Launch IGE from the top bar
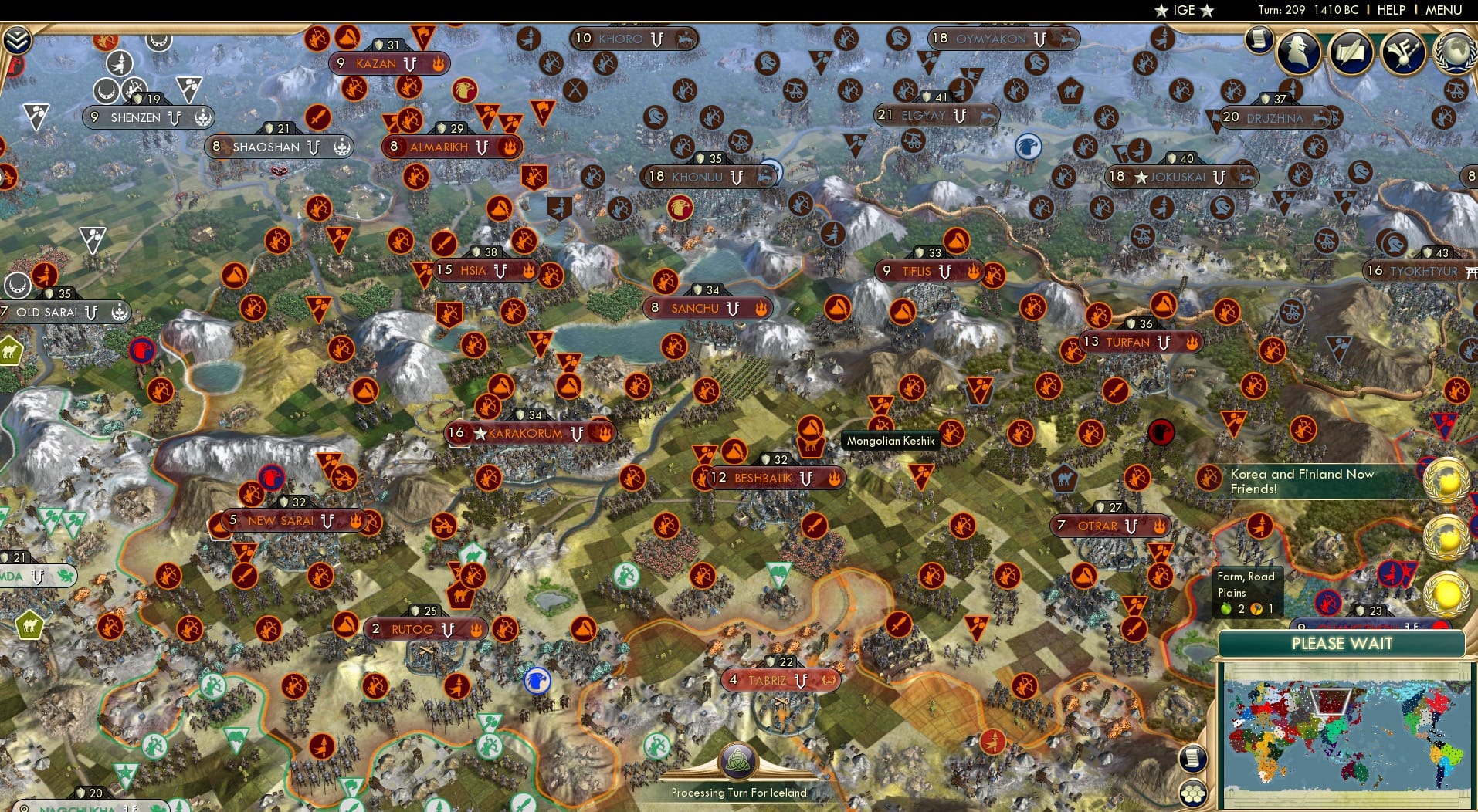This screenshot has height=812, width=1478. pos(1182,10)
